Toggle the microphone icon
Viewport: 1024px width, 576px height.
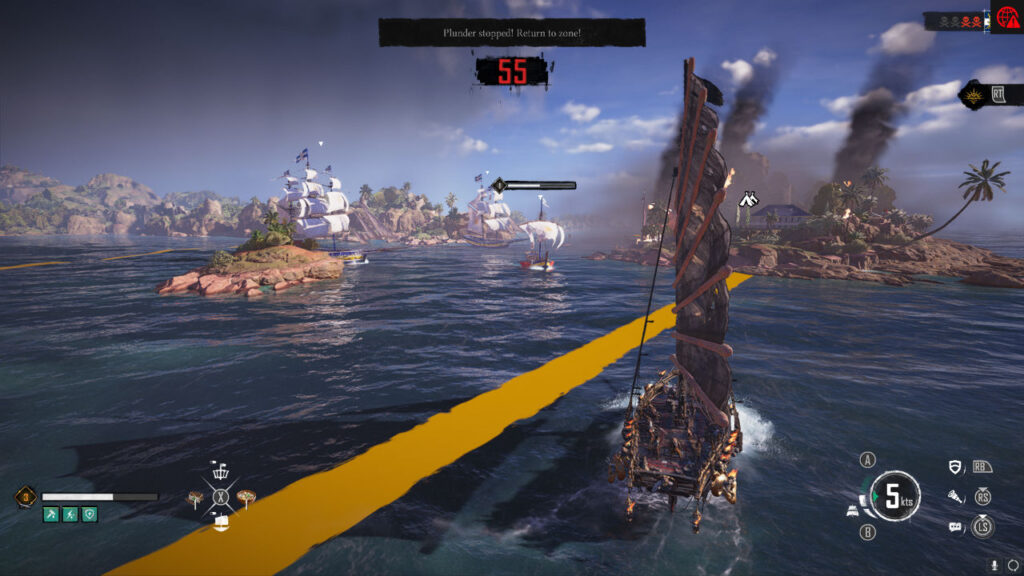tap(995, 564)
